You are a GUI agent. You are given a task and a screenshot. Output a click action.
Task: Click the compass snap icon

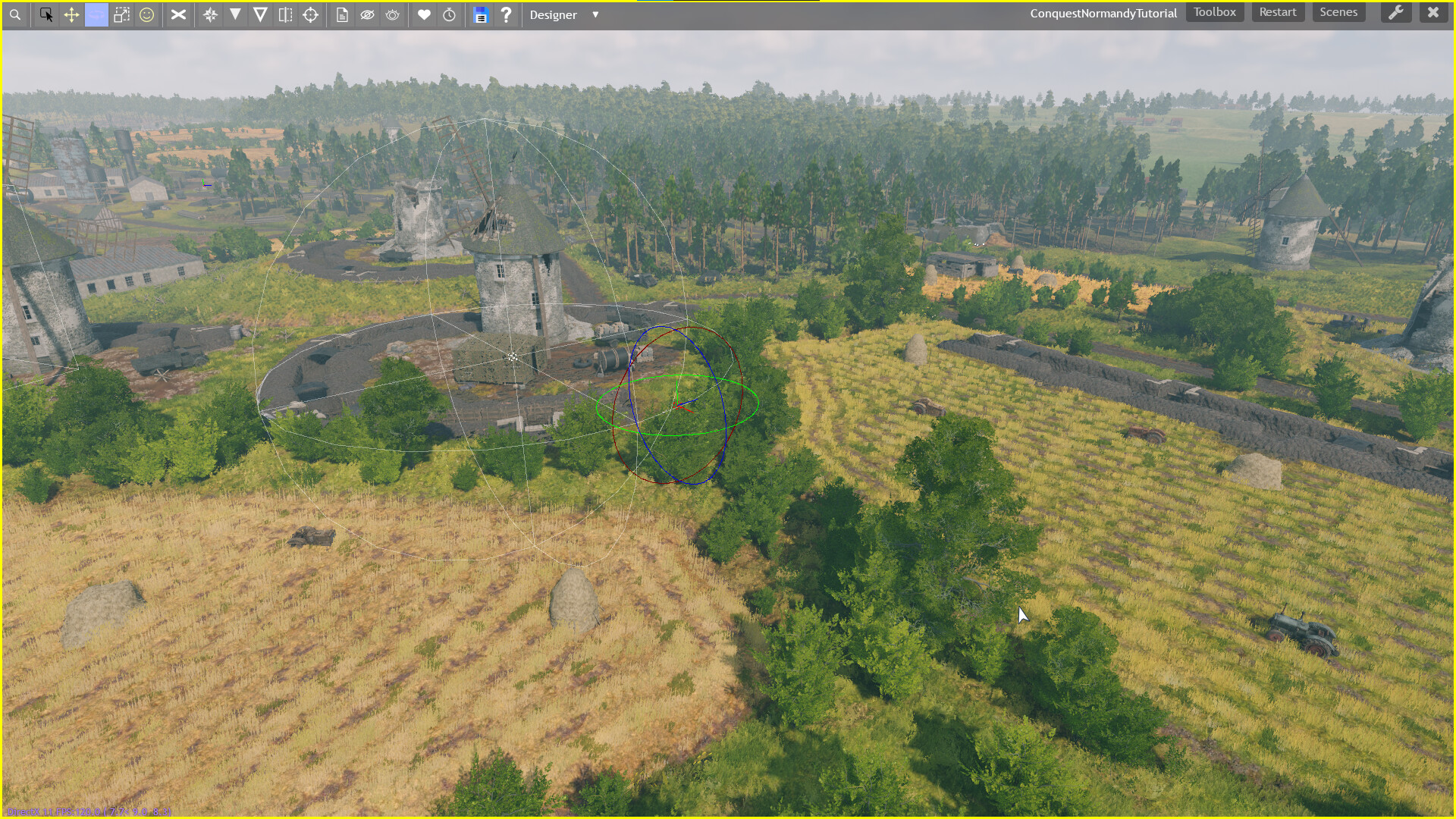[x=211, y=14]
